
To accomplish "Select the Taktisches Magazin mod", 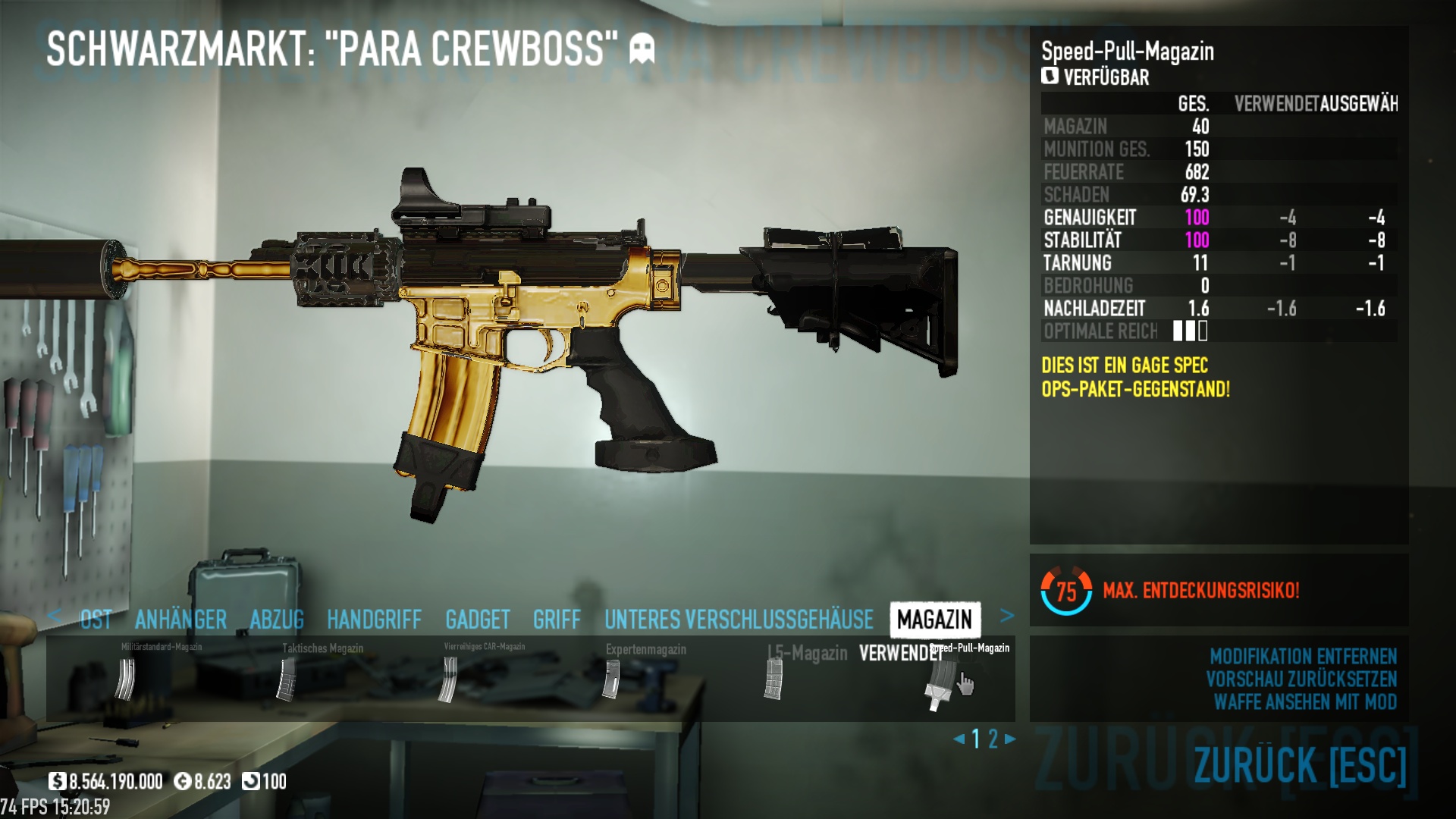I will (x=287, y=679).
